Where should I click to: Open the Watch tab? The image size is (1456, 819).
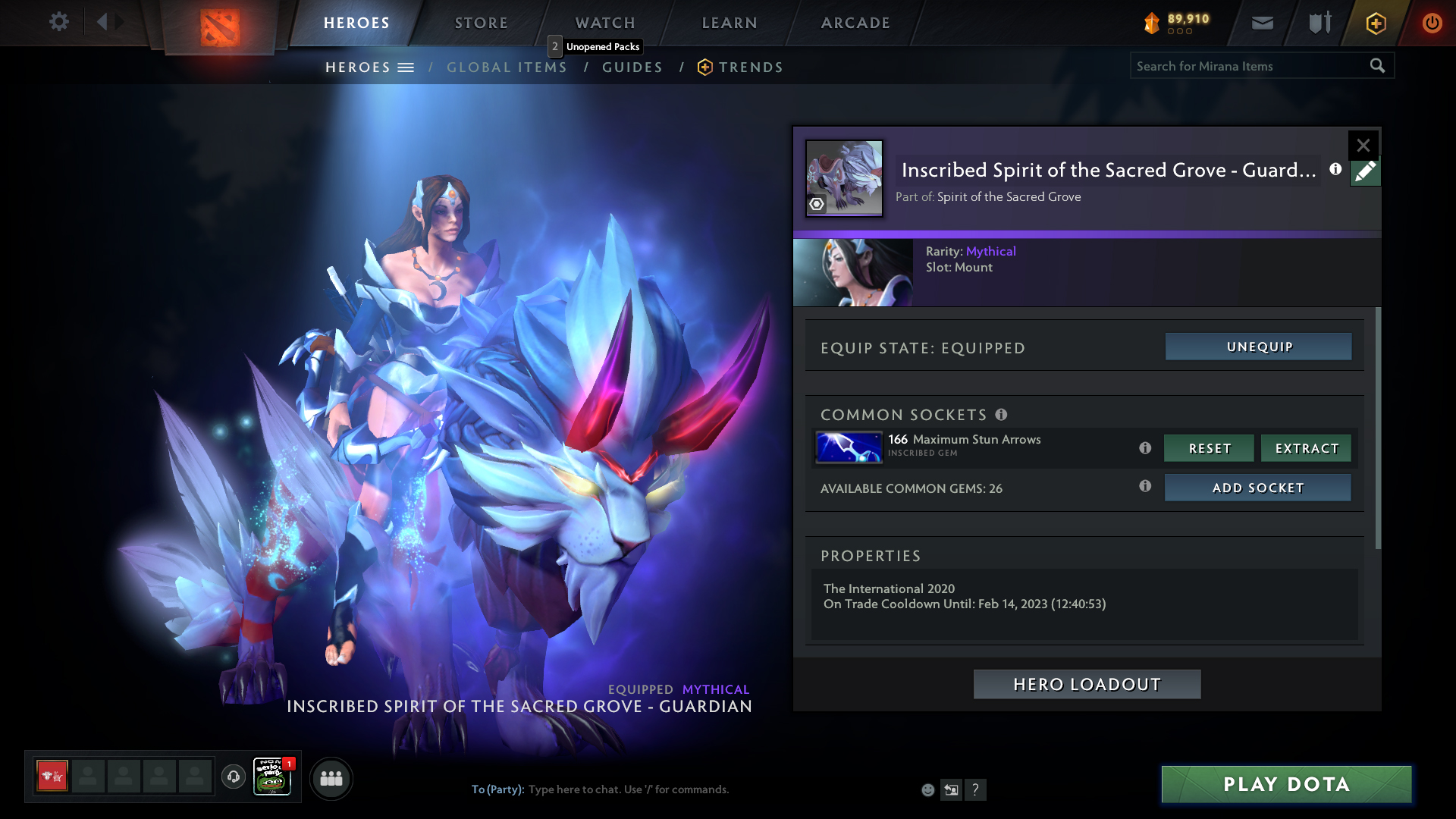(x=605, y=23)
